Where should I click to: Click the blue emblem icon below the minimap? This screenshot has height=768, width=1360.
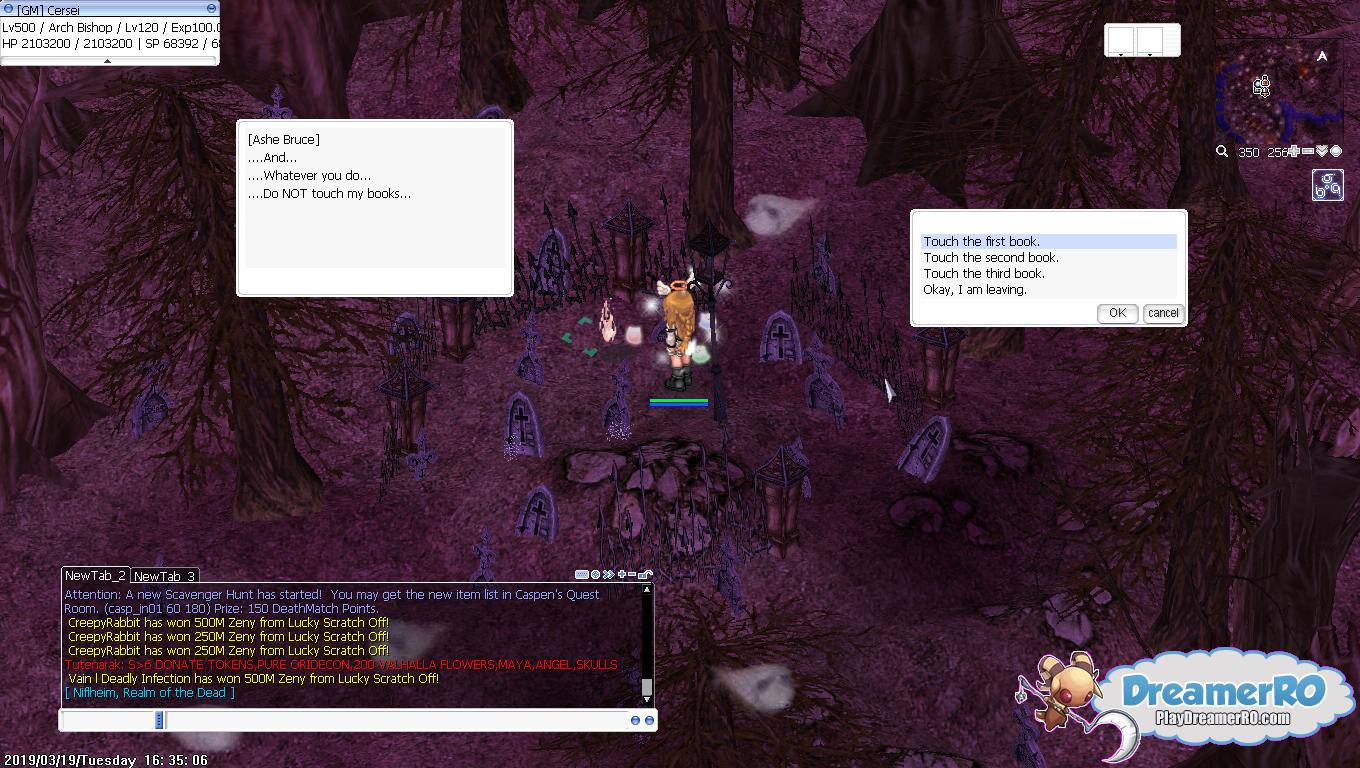(x=1328, y=184)
